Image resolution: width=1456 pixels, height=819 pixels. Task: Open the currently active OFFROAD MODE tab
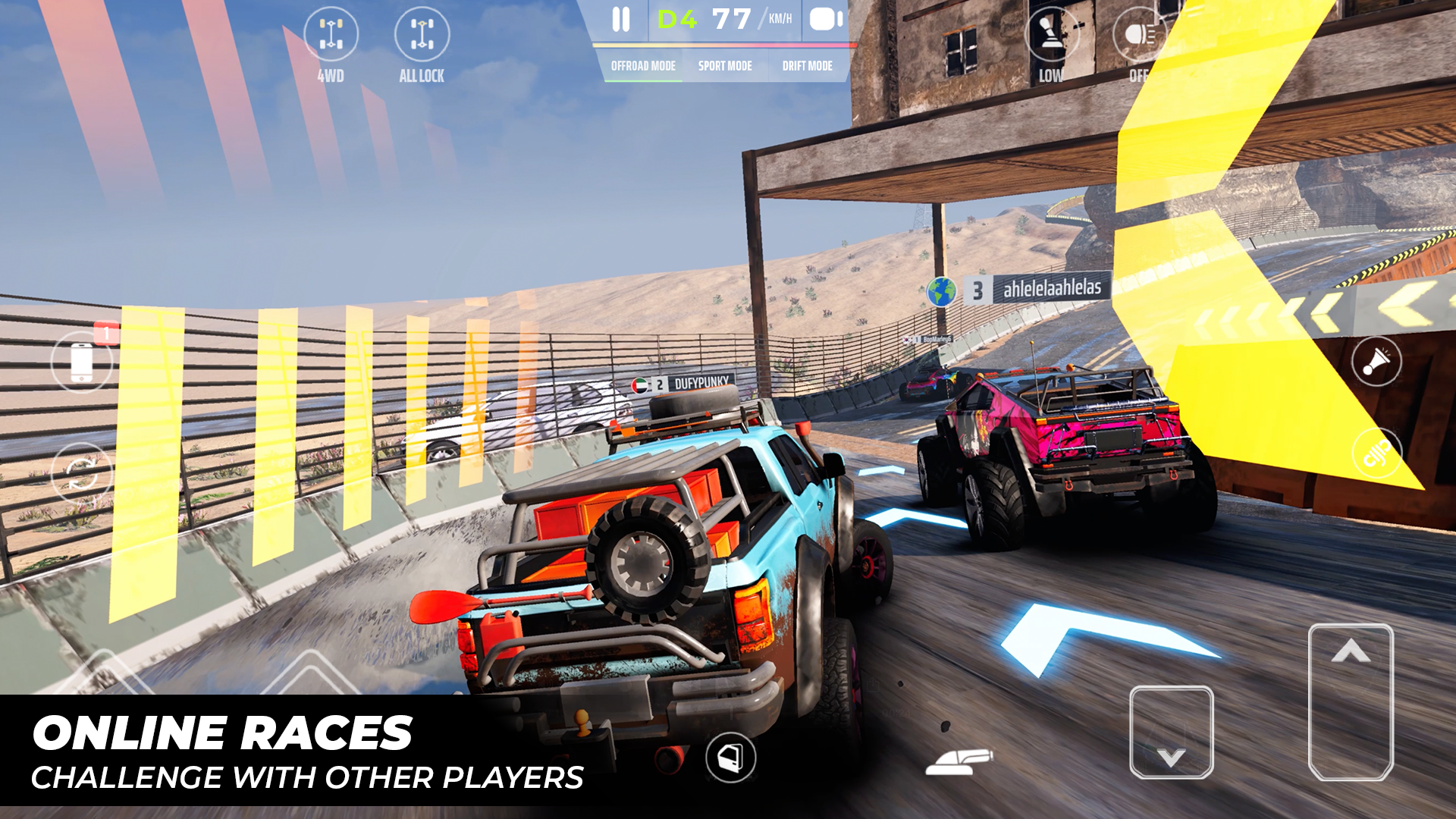pos(643,66)
